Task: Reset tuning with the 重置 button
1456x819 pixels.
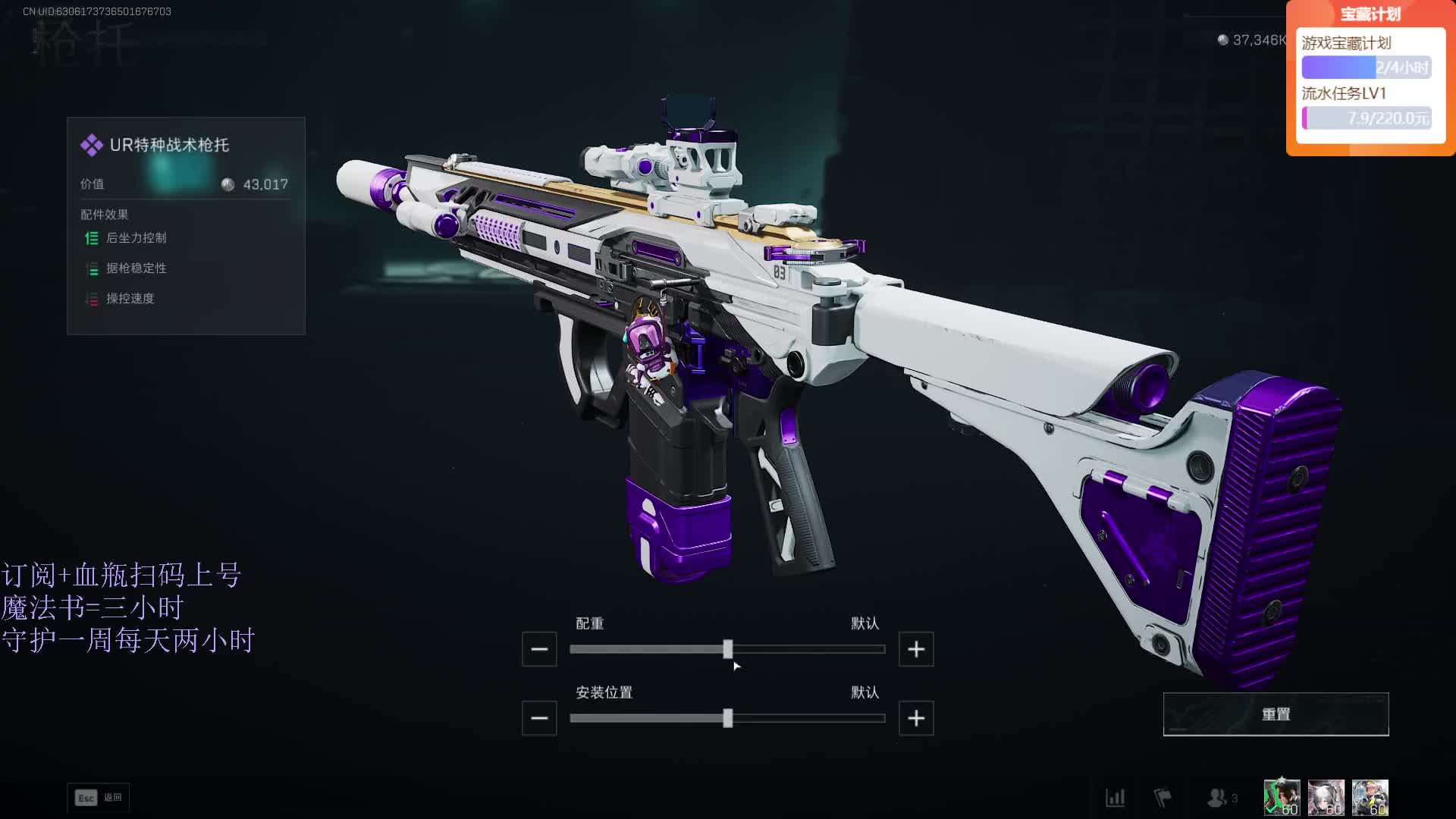Action: pyautogui.click(x=1276, y=714)
